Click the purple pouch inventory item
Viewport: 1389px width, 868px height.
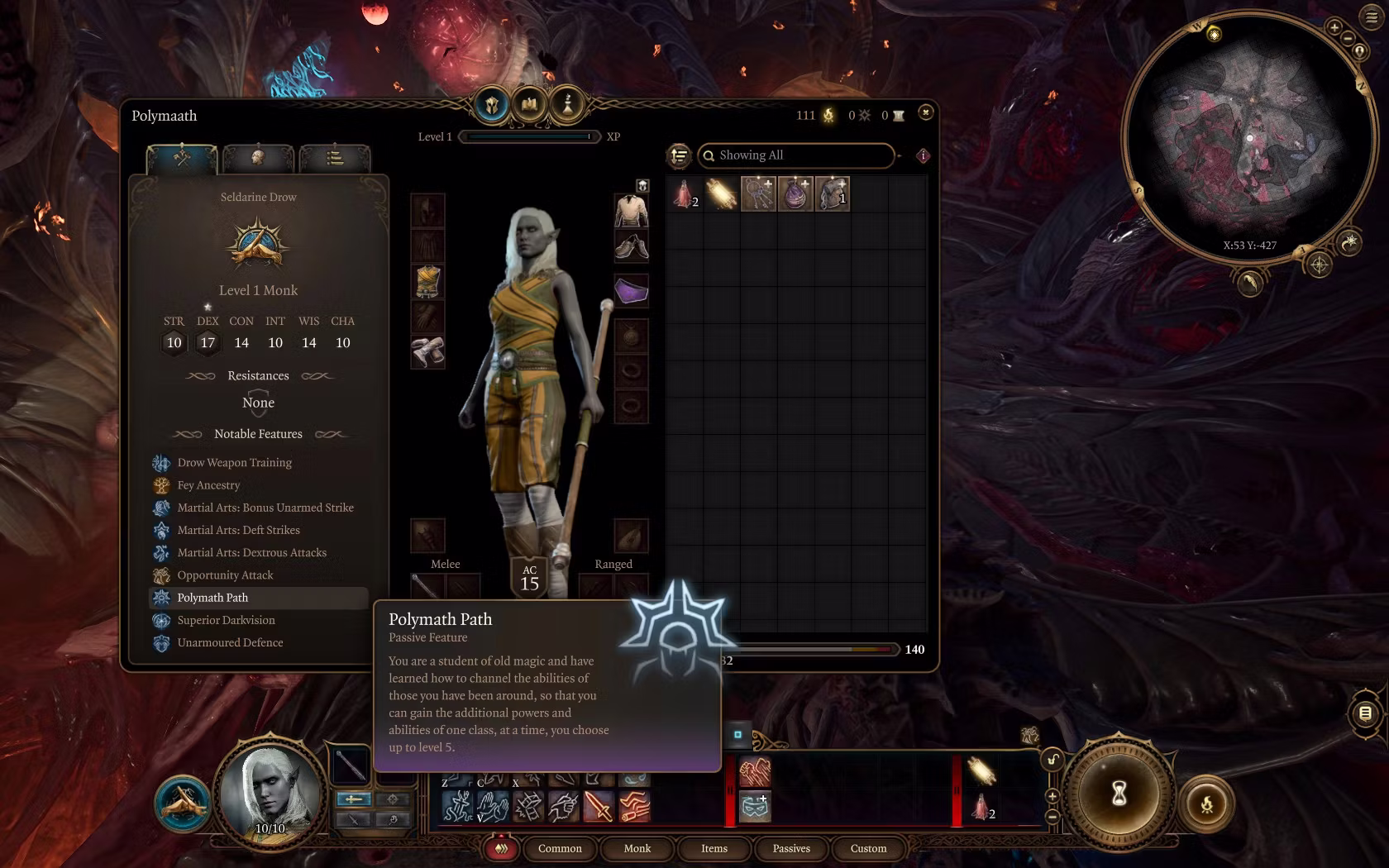pyautogui.click(x=795, y=194)
